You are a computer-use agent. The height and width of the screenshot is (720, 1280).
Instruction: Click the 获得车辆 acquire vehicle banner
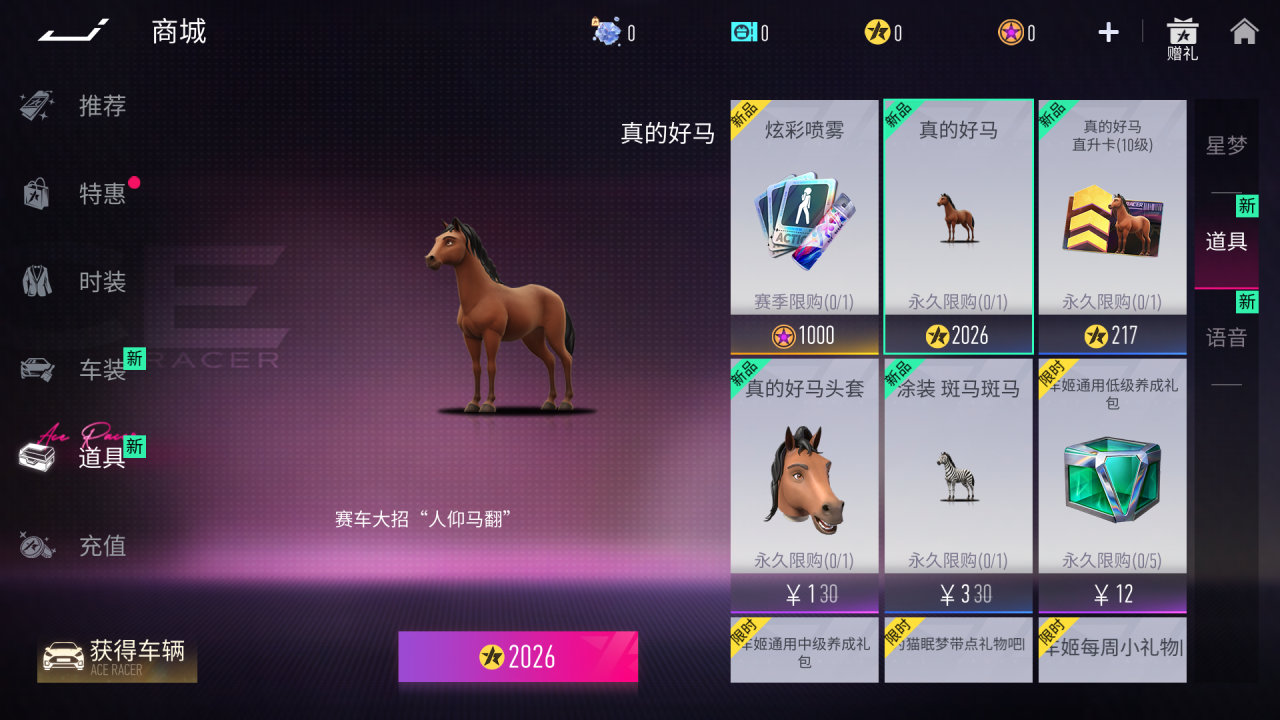120,657
